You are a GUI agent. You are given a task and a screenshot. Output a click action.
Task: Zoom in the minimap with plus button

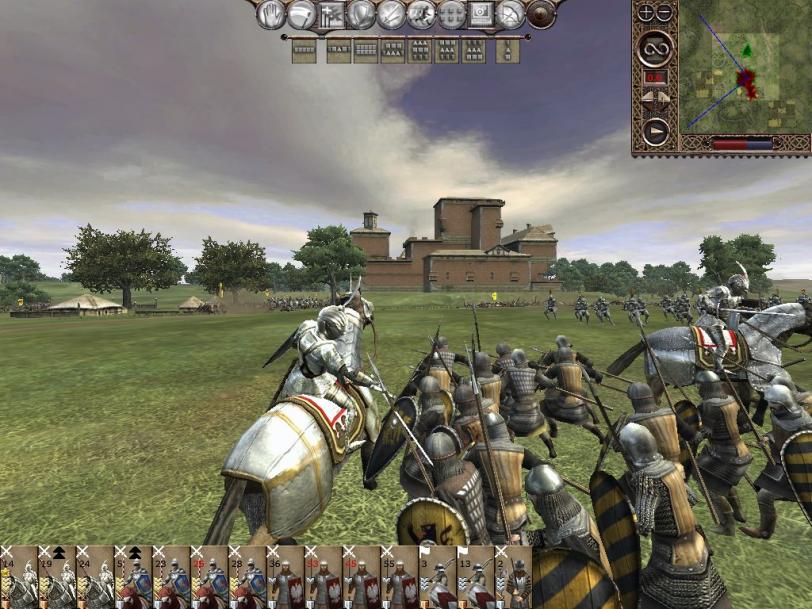tap(645, 13)
